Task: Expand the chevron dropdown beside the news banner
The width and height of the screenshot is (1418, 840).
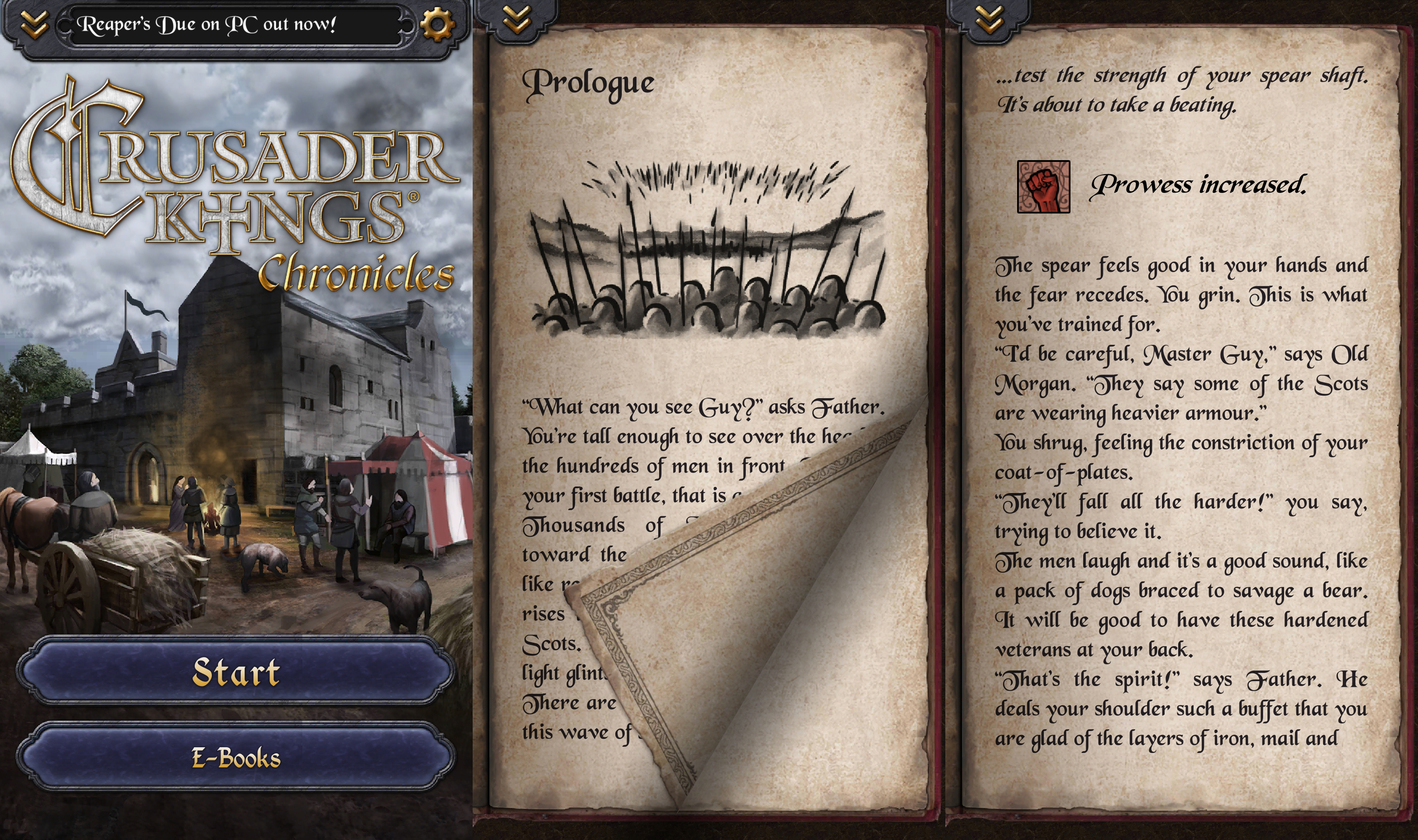Action: [34, 24]
